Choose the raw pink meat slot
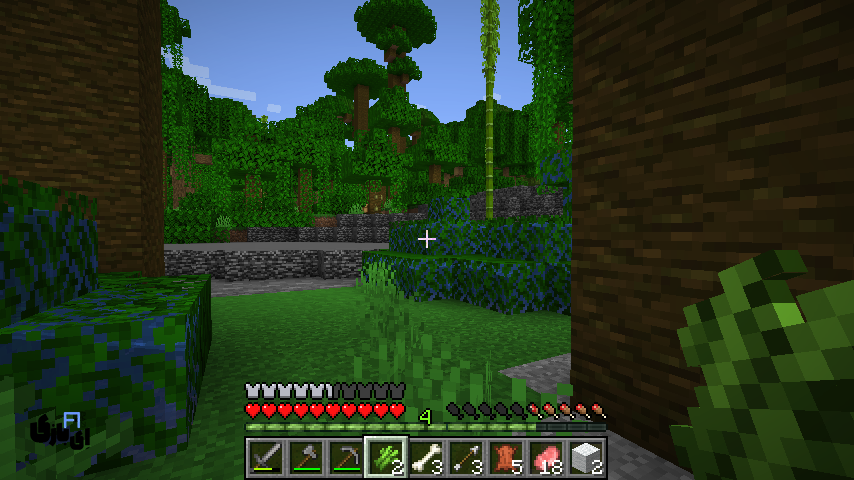This screenshot has height=480, width=854. point(545,457)
